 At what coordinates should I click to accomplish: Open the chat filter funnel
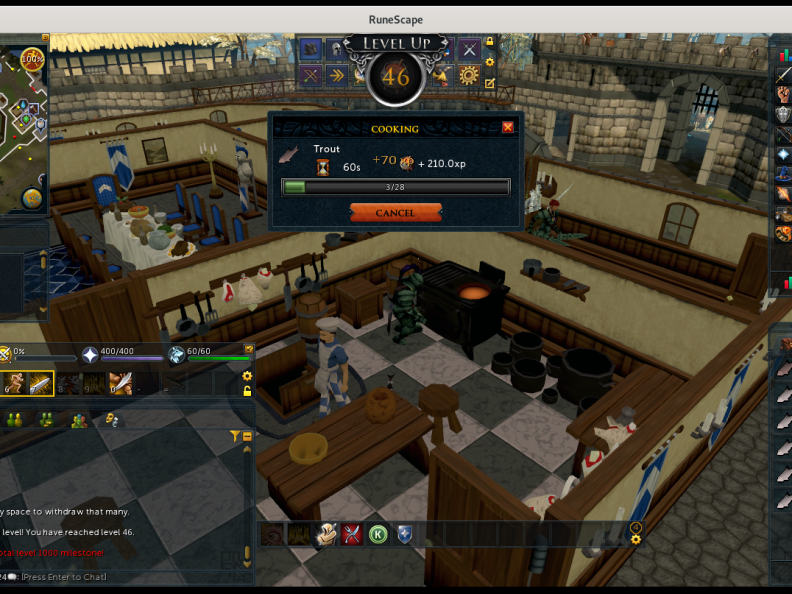235,436
